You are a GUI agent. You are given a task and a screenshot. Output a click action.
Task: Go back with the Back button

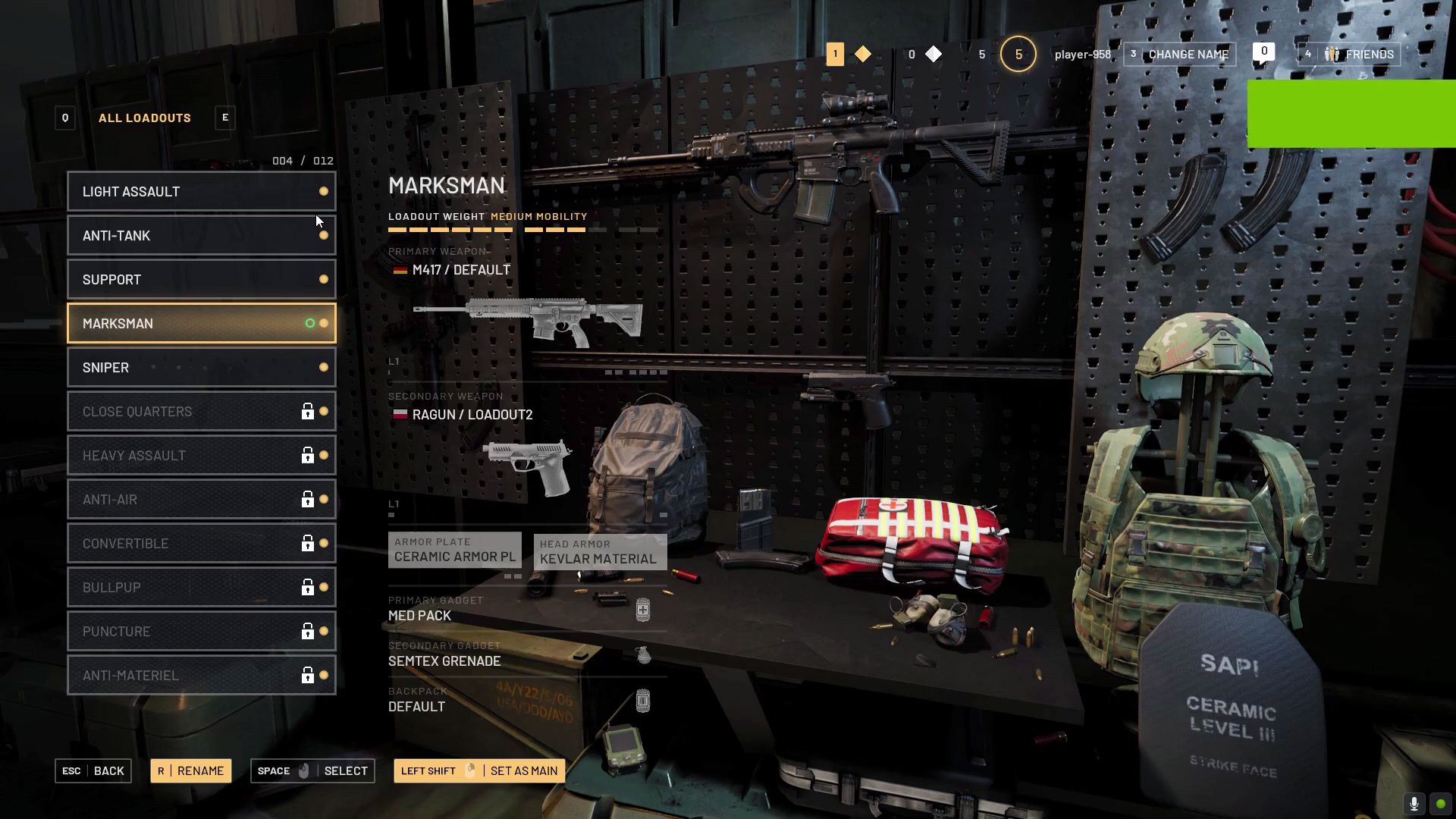[x=93, y=771]
